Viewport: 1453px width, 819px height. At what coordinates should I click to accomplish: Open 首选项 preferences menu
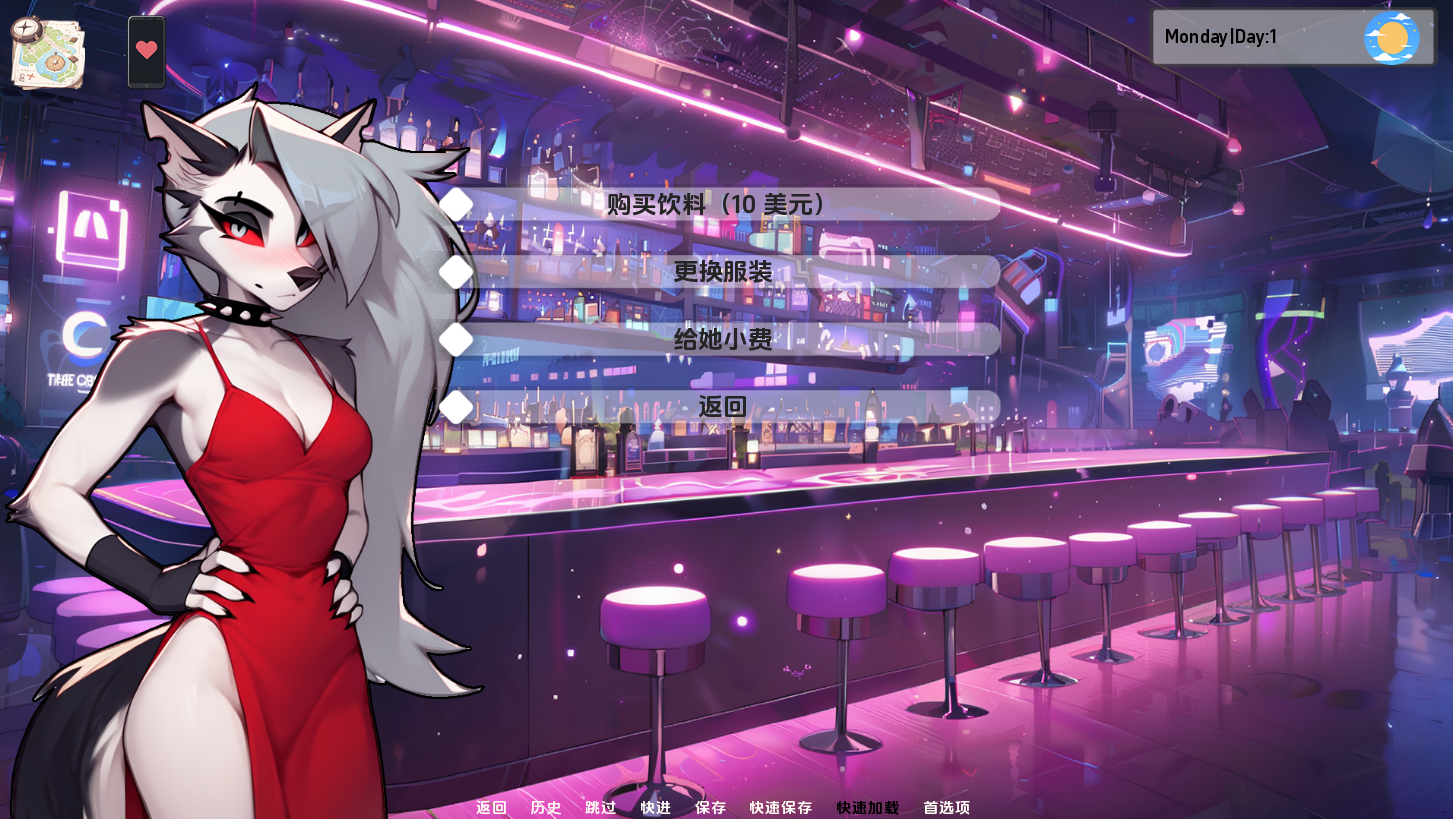[944, 807]
